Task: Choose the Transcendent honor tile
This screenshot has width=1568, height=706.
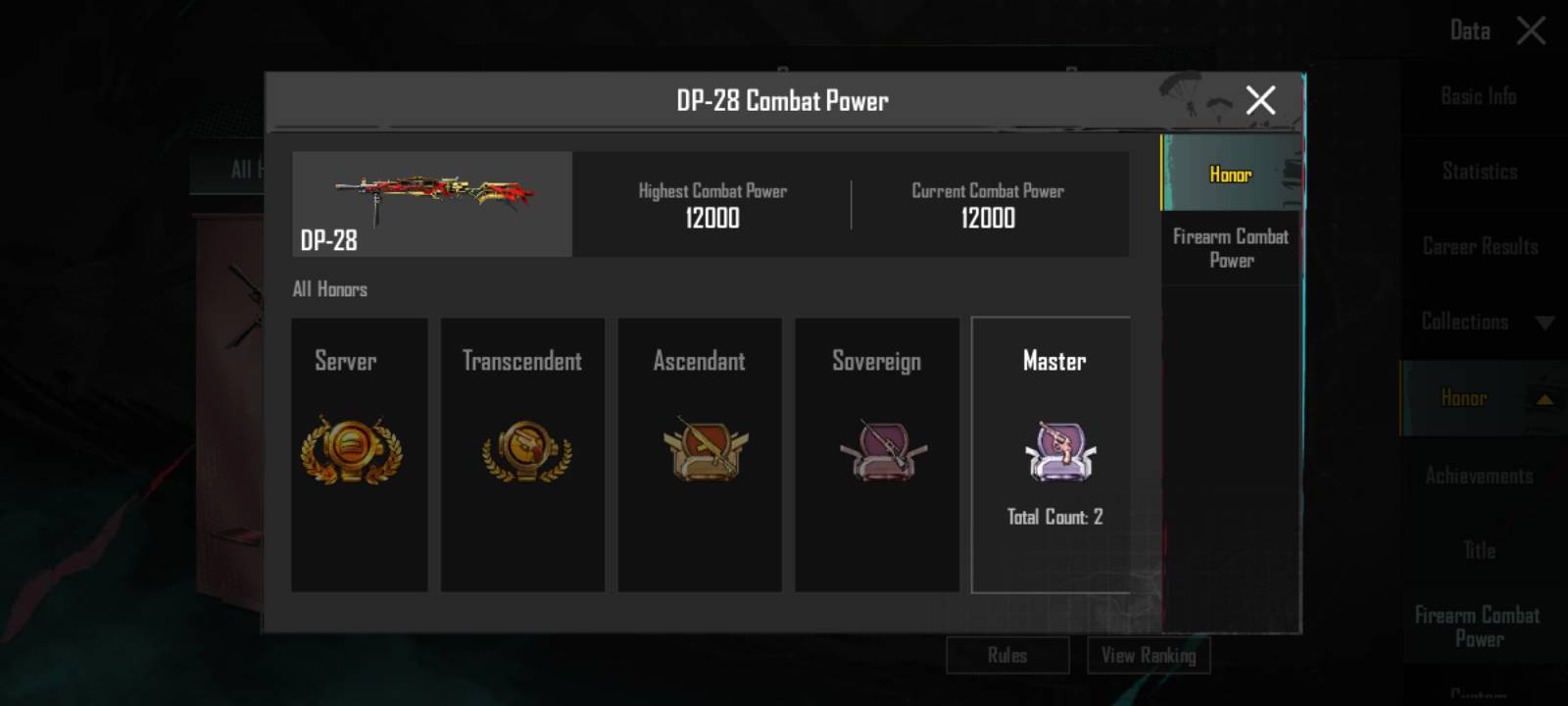Action: click(x=522, y=454)
